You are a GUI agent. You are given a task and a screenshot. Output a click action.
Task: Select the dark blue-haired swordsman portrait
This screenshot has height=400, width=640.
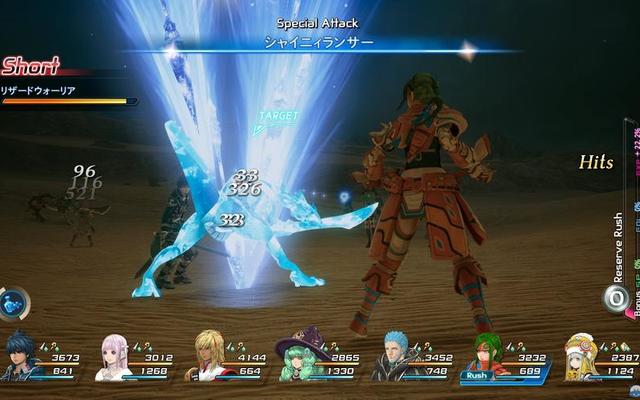22,358
